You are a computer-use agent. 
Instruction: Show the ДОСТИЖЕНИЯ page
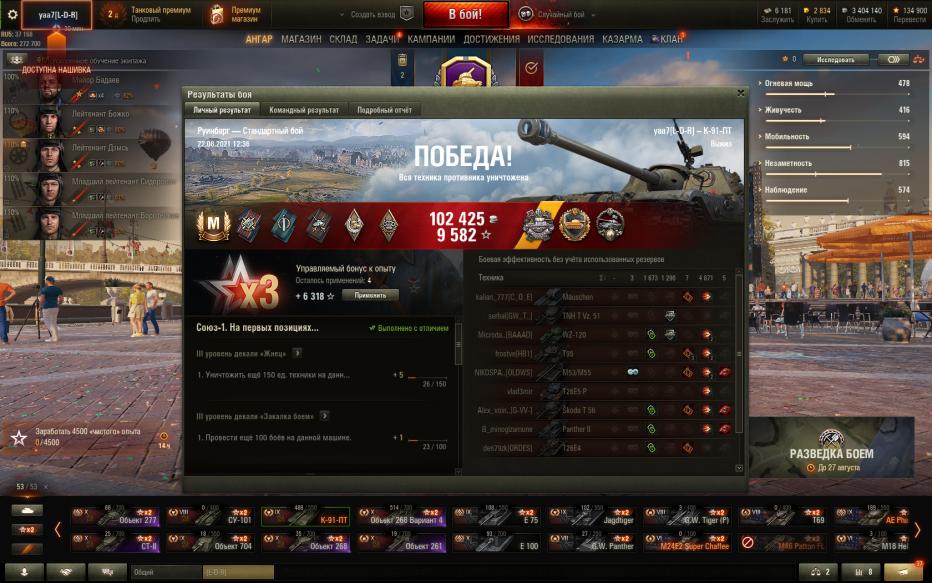coord(491,39)
